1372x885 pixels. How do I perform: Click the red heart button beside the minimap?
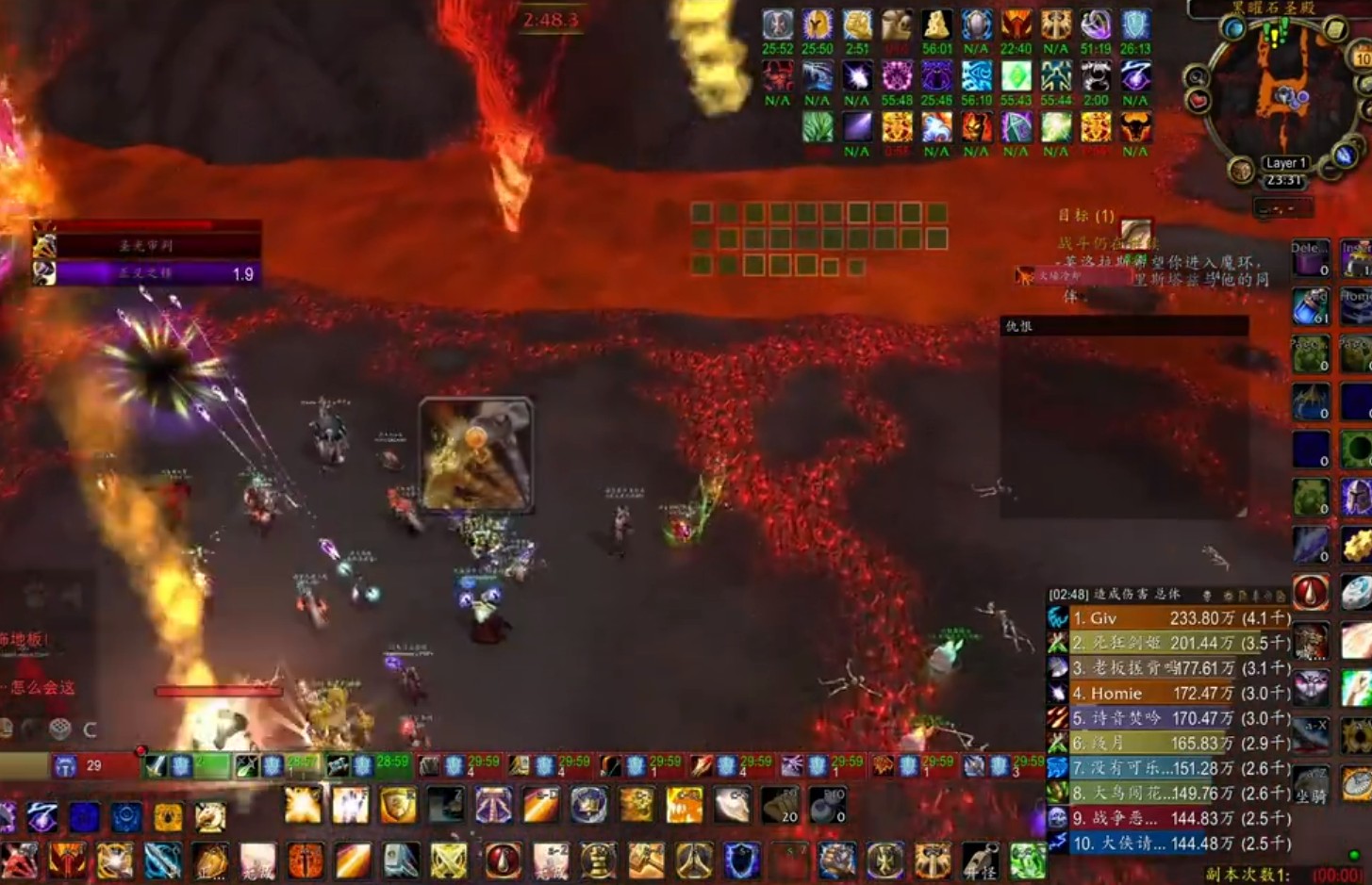(x=1198, y=99)
